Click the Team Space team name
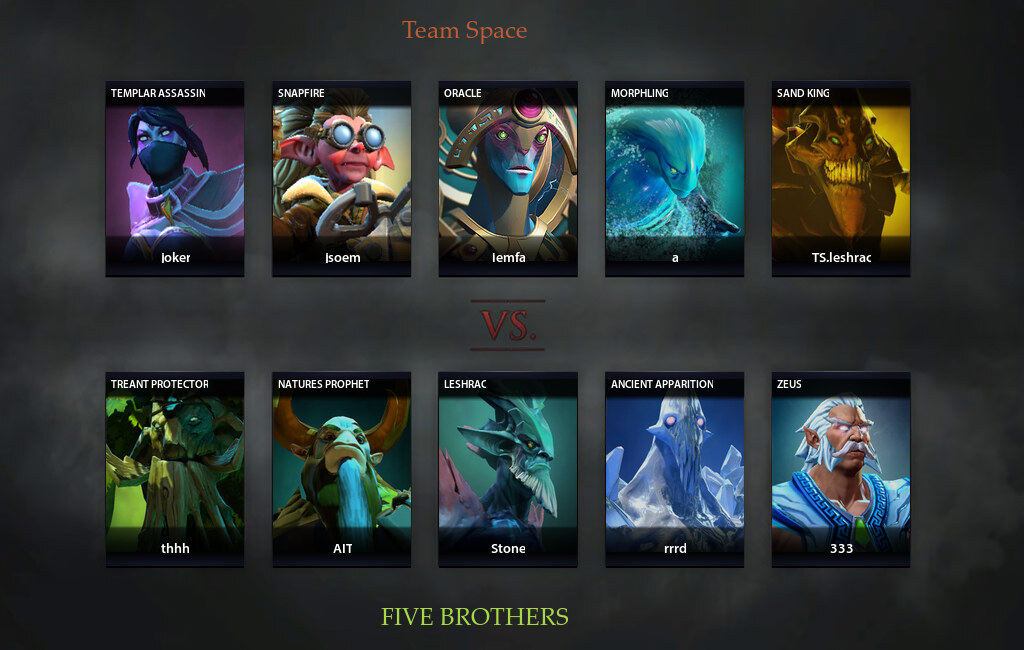 tap(464, 31)
